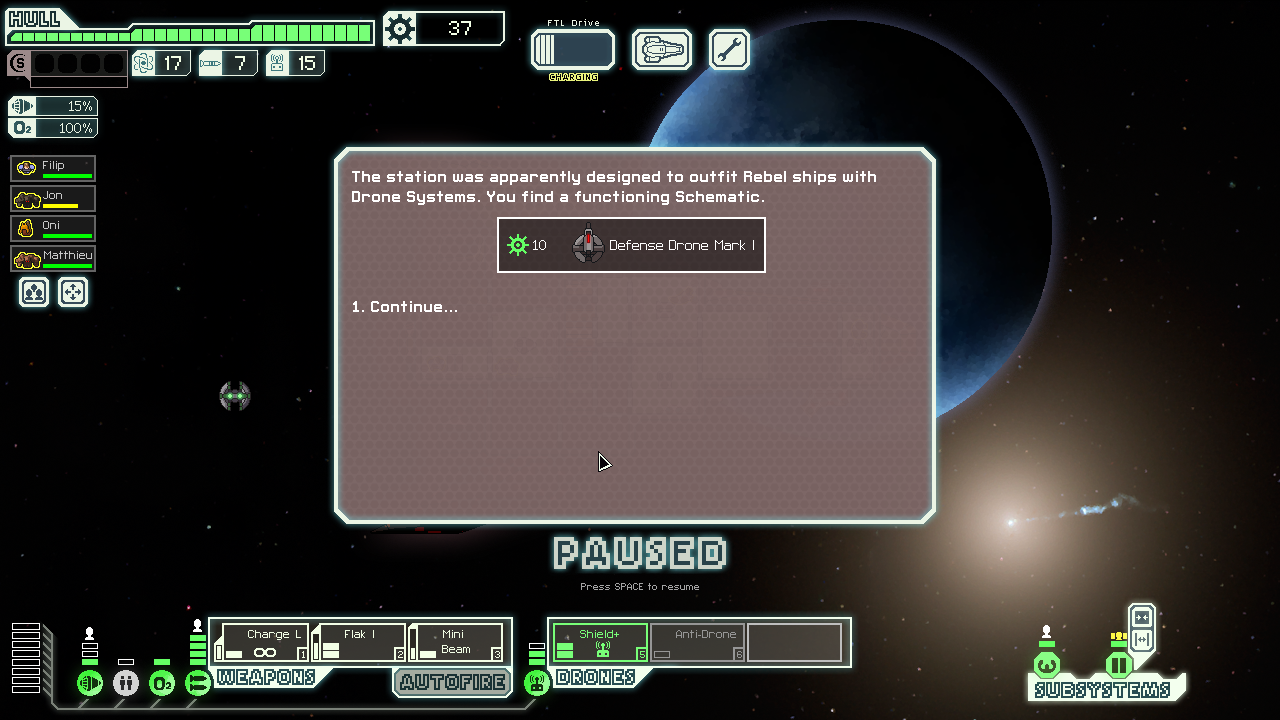Click the return crew to stations button

(x=73, y=292)
